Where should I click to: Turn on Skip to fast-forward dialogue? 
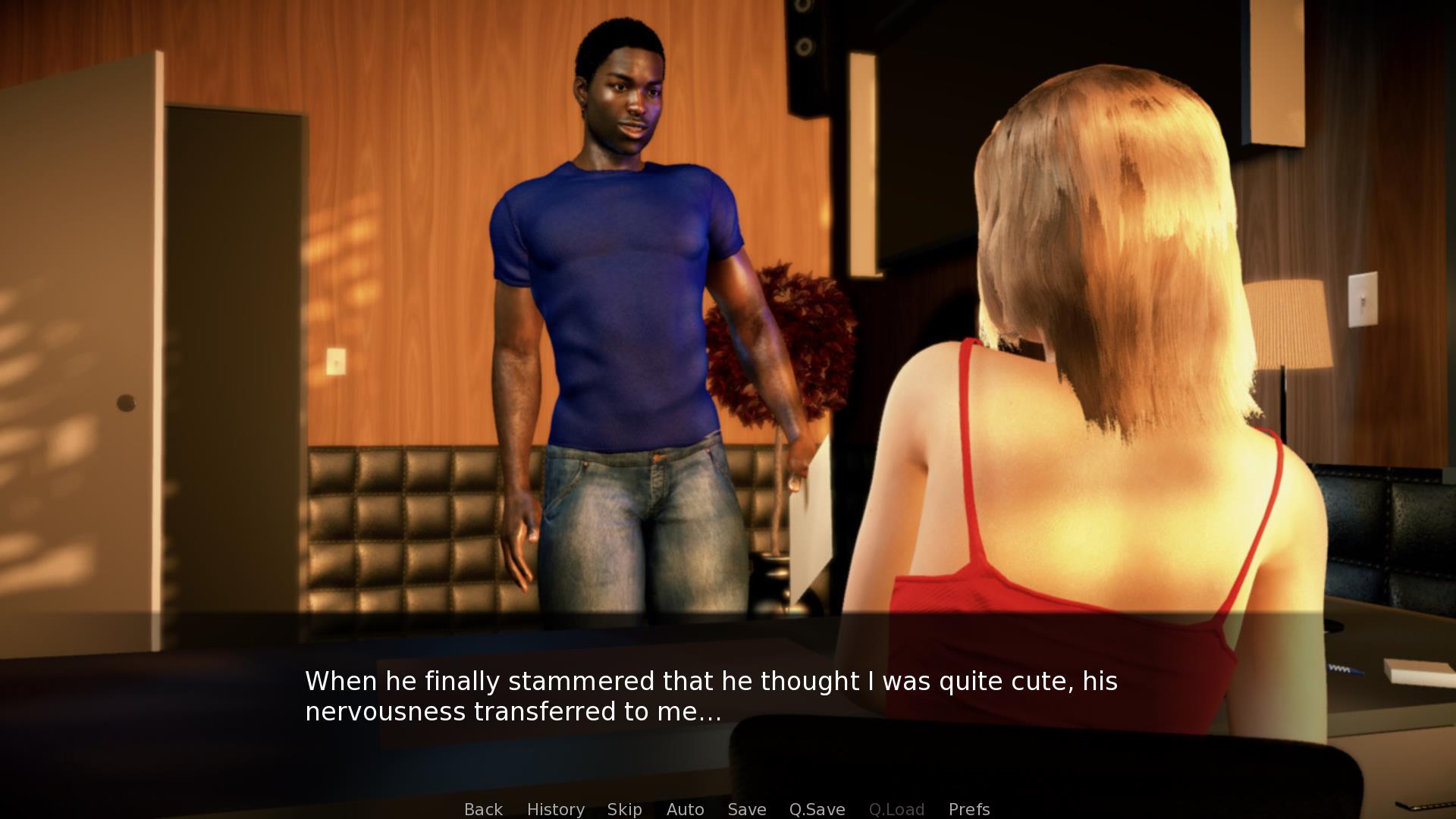tap(624, 809)
